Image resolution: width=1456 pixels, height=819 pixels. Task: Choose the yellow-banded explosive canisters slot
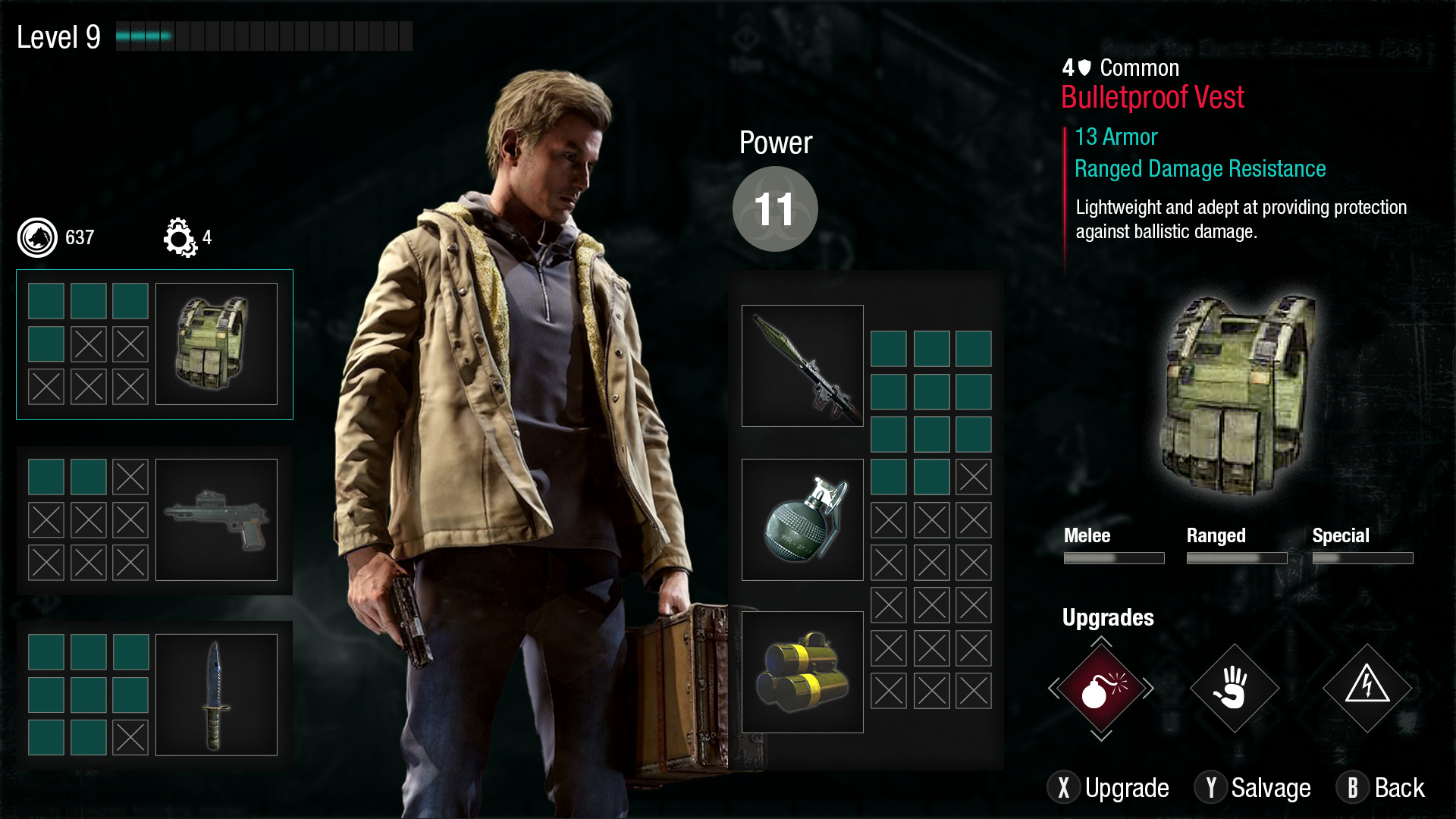802,672
